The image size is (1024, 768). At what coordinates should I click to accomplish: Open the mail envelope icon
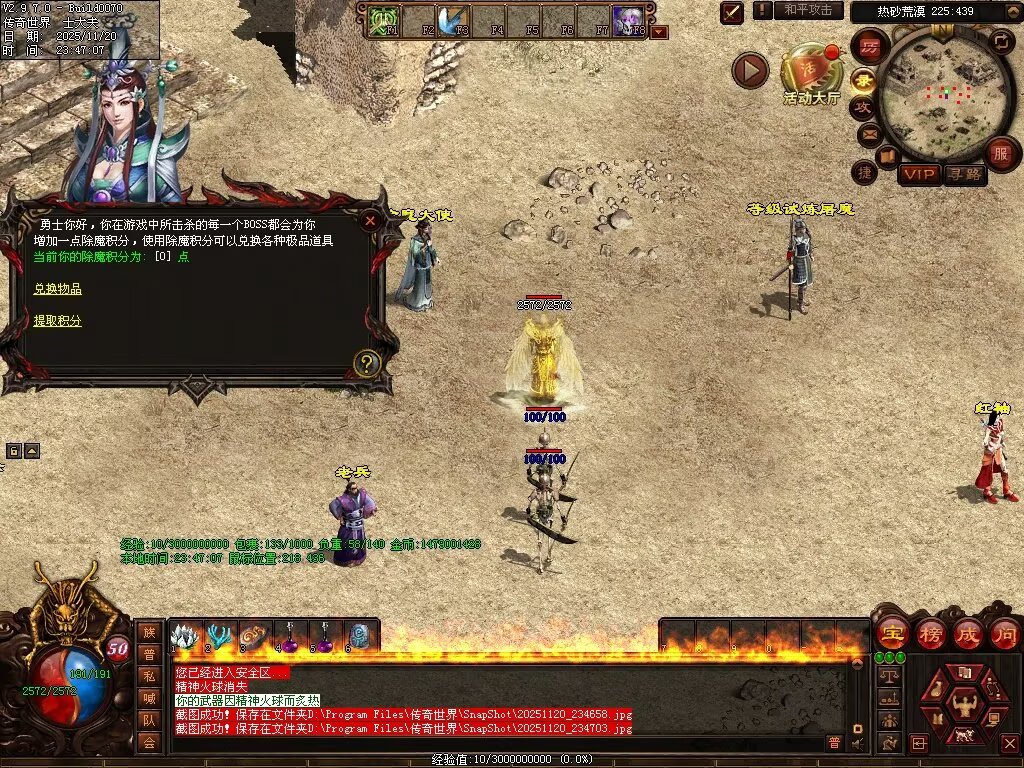[x=868, y=133]
